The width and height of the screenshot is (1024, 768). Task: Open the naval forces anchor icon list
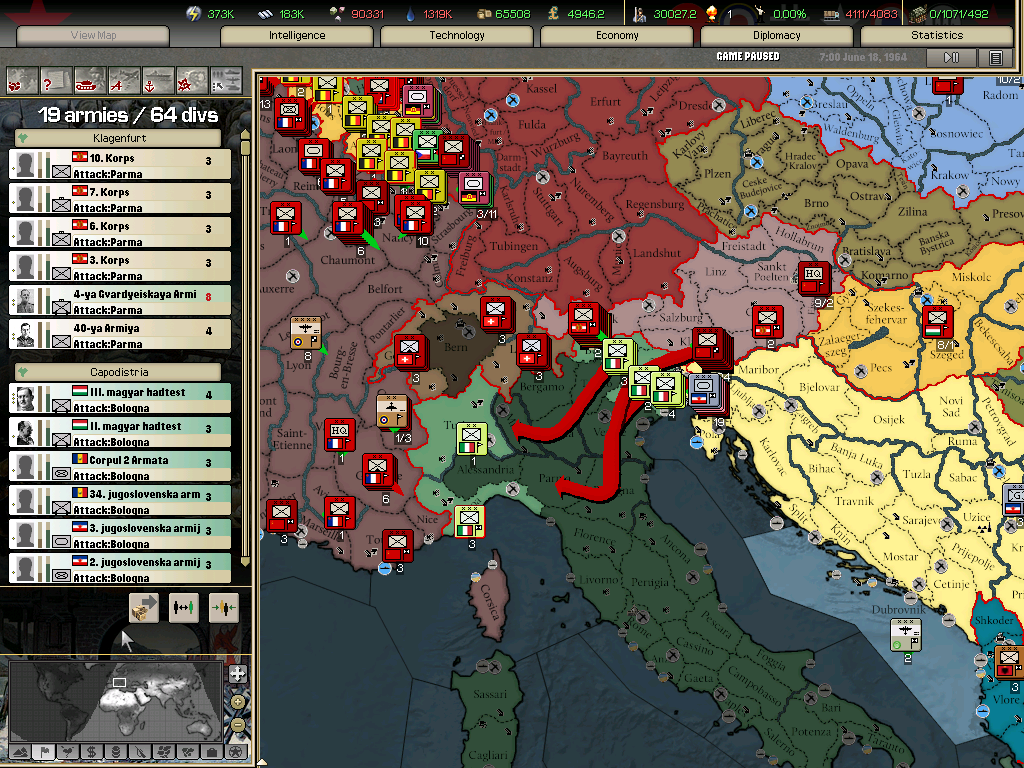(x=158, y=78)
